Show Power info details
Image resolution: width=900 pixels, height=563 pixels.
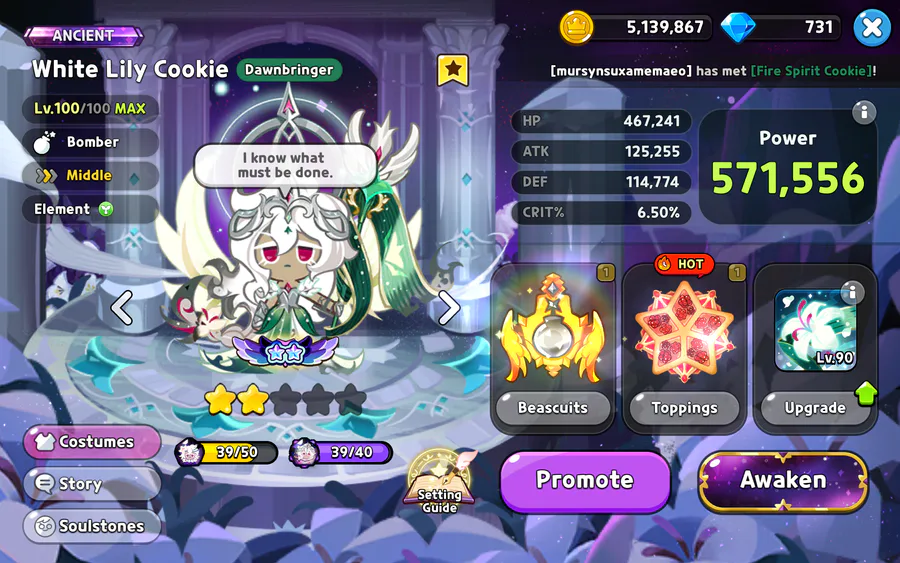[x=862, y=112]
